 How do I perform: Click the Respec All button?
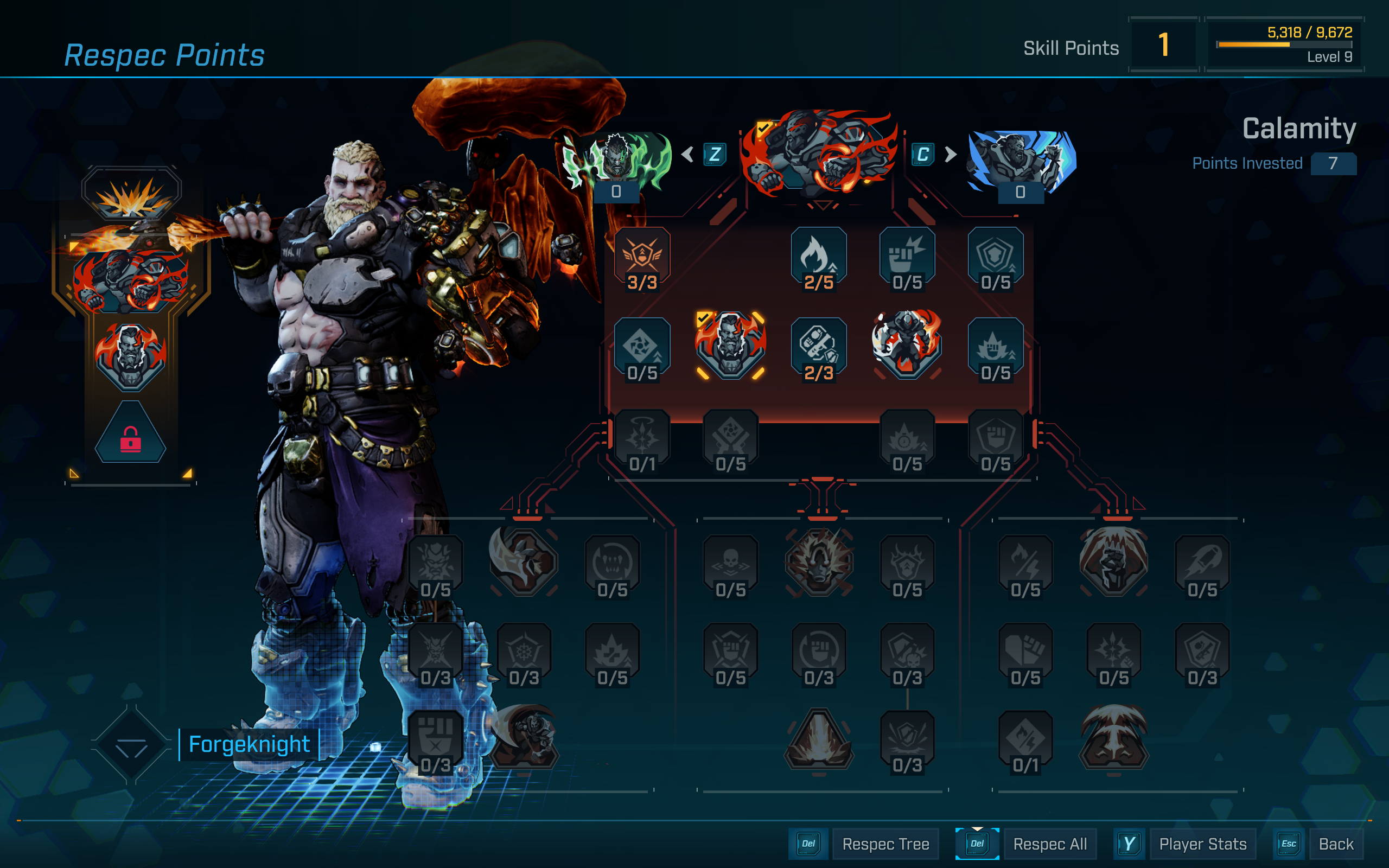[x=1050, y=844]
